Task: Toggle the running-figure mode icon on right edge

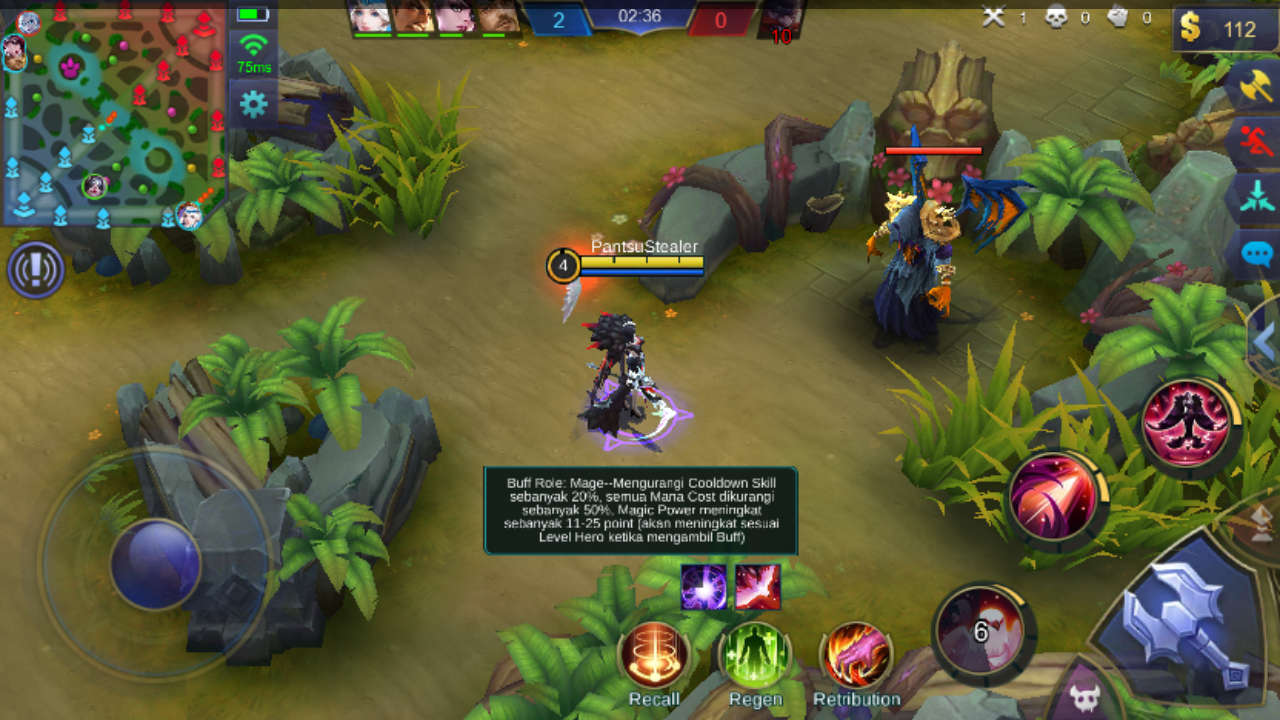Action: 1256,138
